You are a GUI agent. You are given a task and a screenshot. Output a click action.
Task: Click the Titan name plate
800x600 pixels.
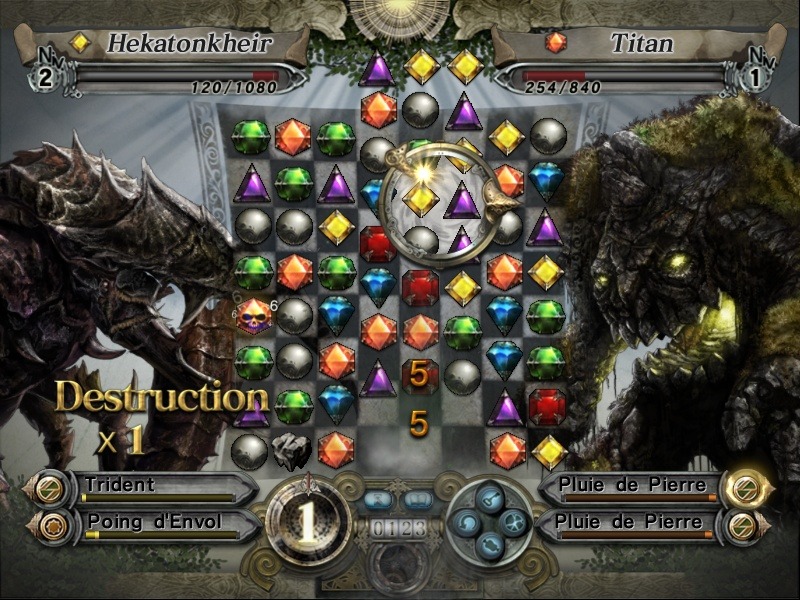(x=620, y=44)
